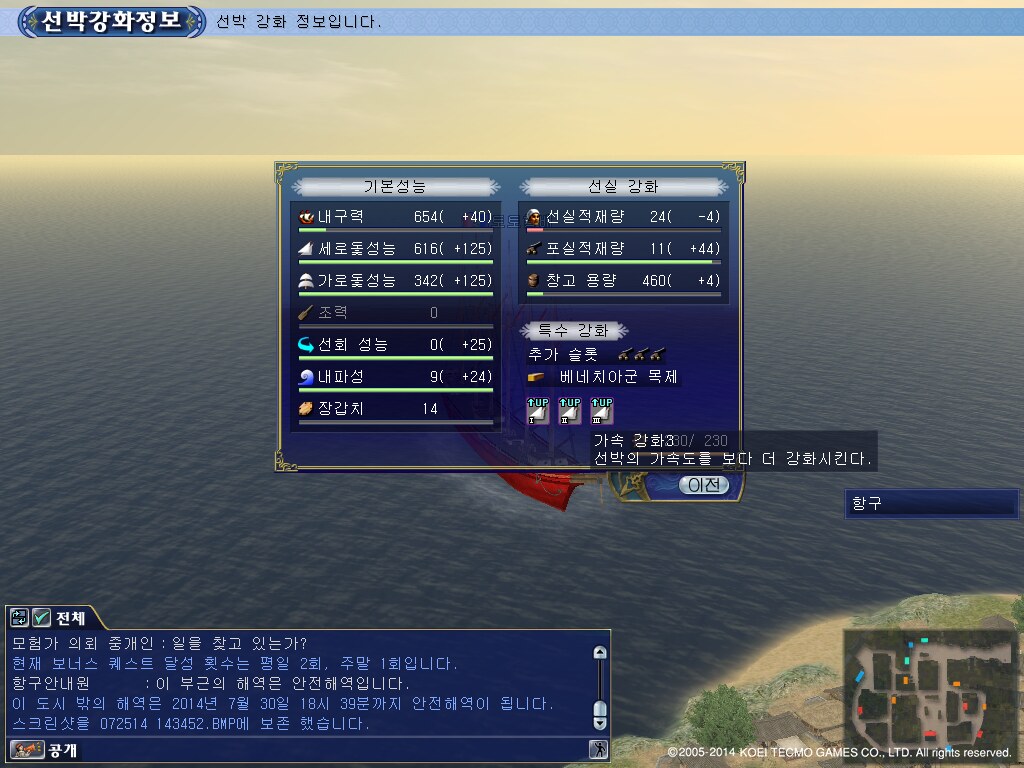This screenshot has height=768, width=1024.
Task: Open the 전체 chat tab
Action: pyautogui.click(x=68, y=618)
